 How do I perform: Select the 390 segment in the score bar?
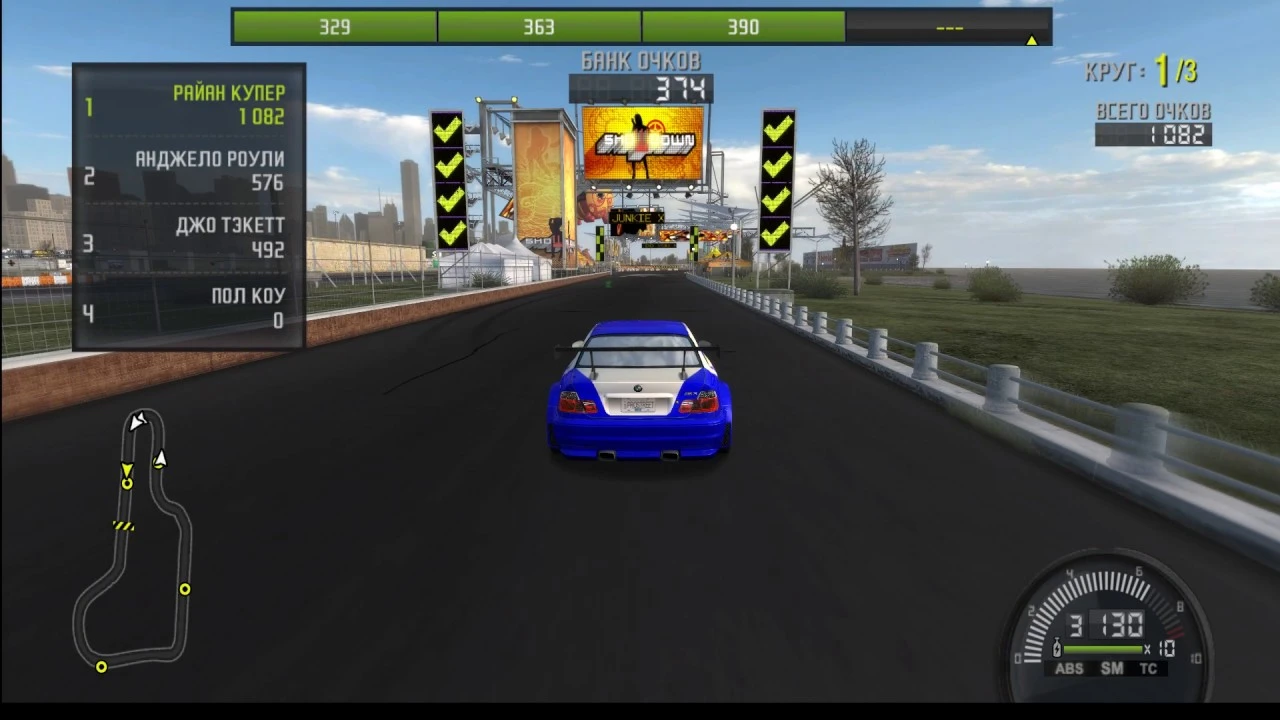click(x=742, y=27)
